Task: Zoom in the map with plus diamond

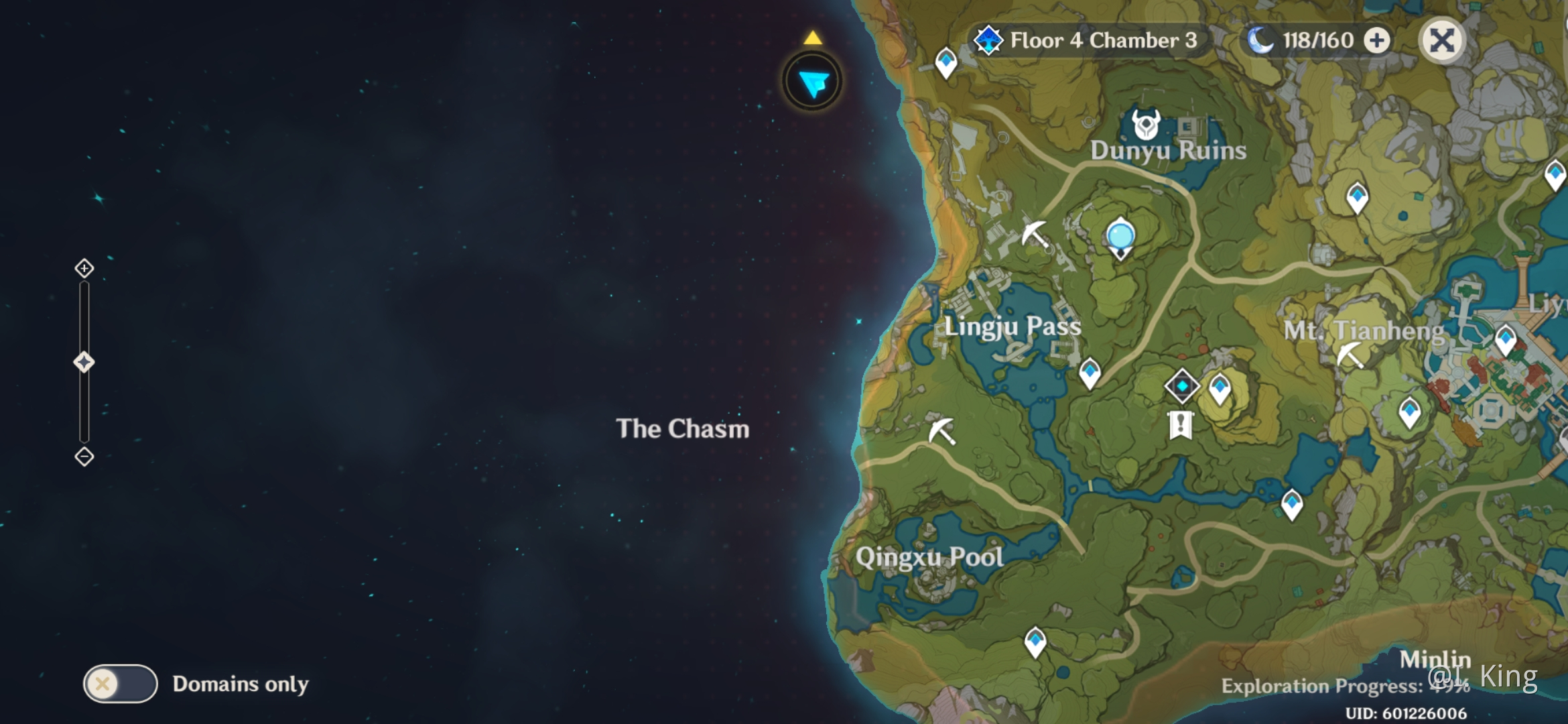Action: coord(84,269)
